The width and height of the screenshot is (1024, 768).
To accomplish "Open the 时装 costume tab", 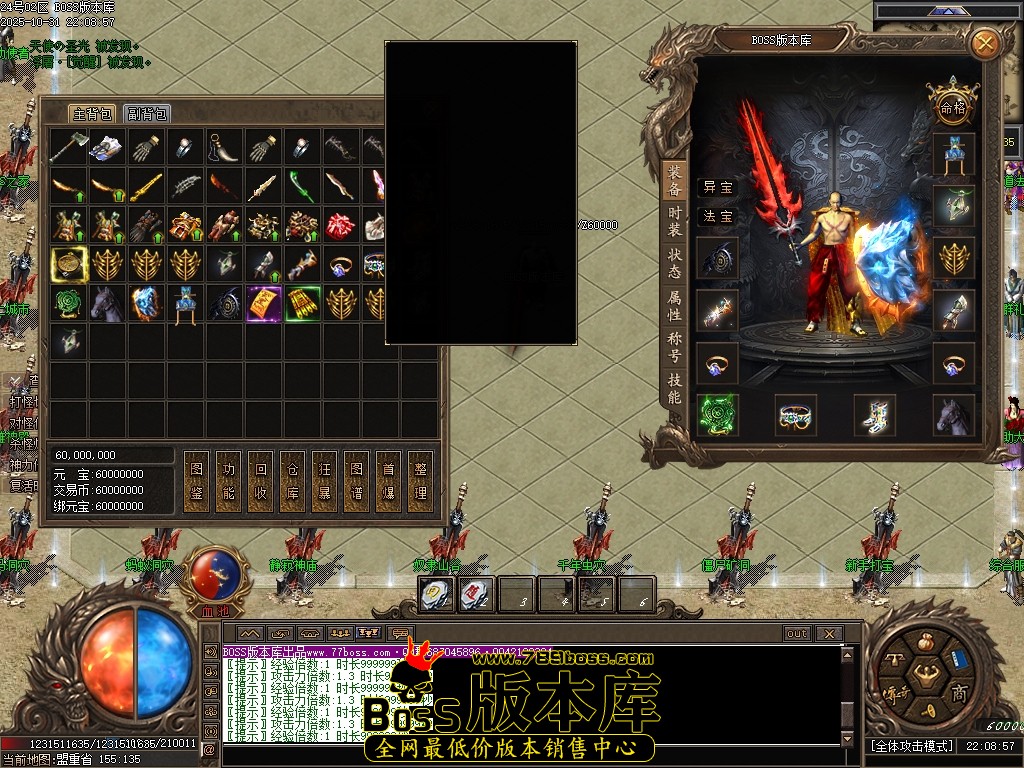I will pos(675,221).
